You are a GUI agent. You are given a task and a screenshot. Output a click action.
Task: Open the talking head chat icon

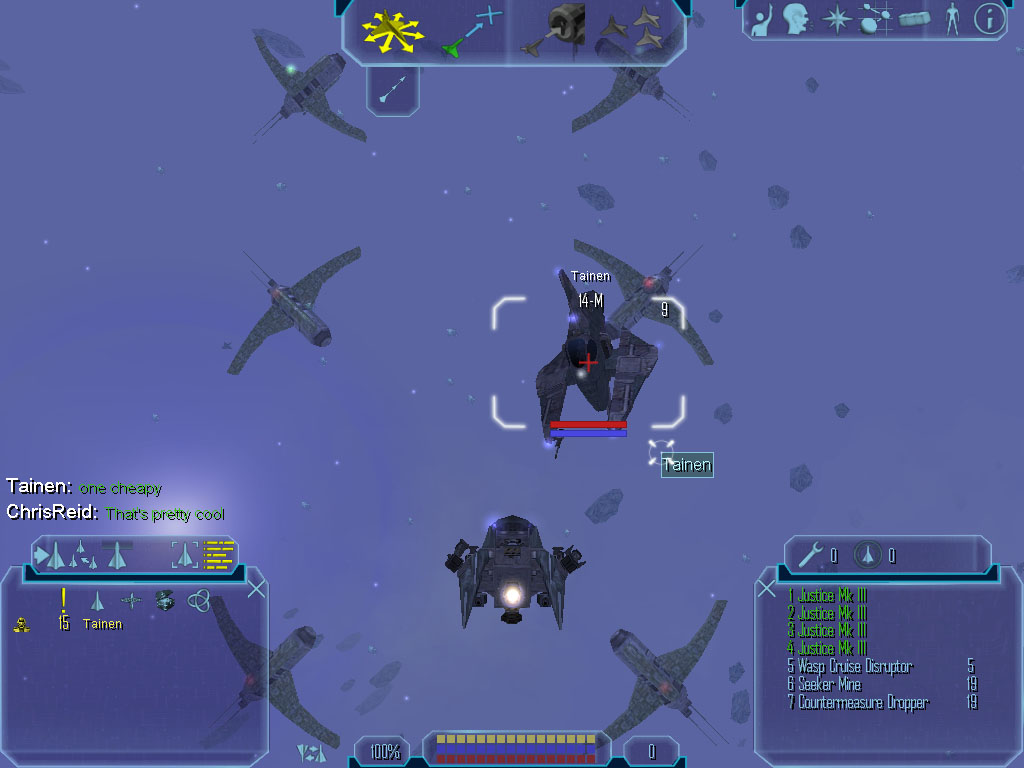pos(795,18)
